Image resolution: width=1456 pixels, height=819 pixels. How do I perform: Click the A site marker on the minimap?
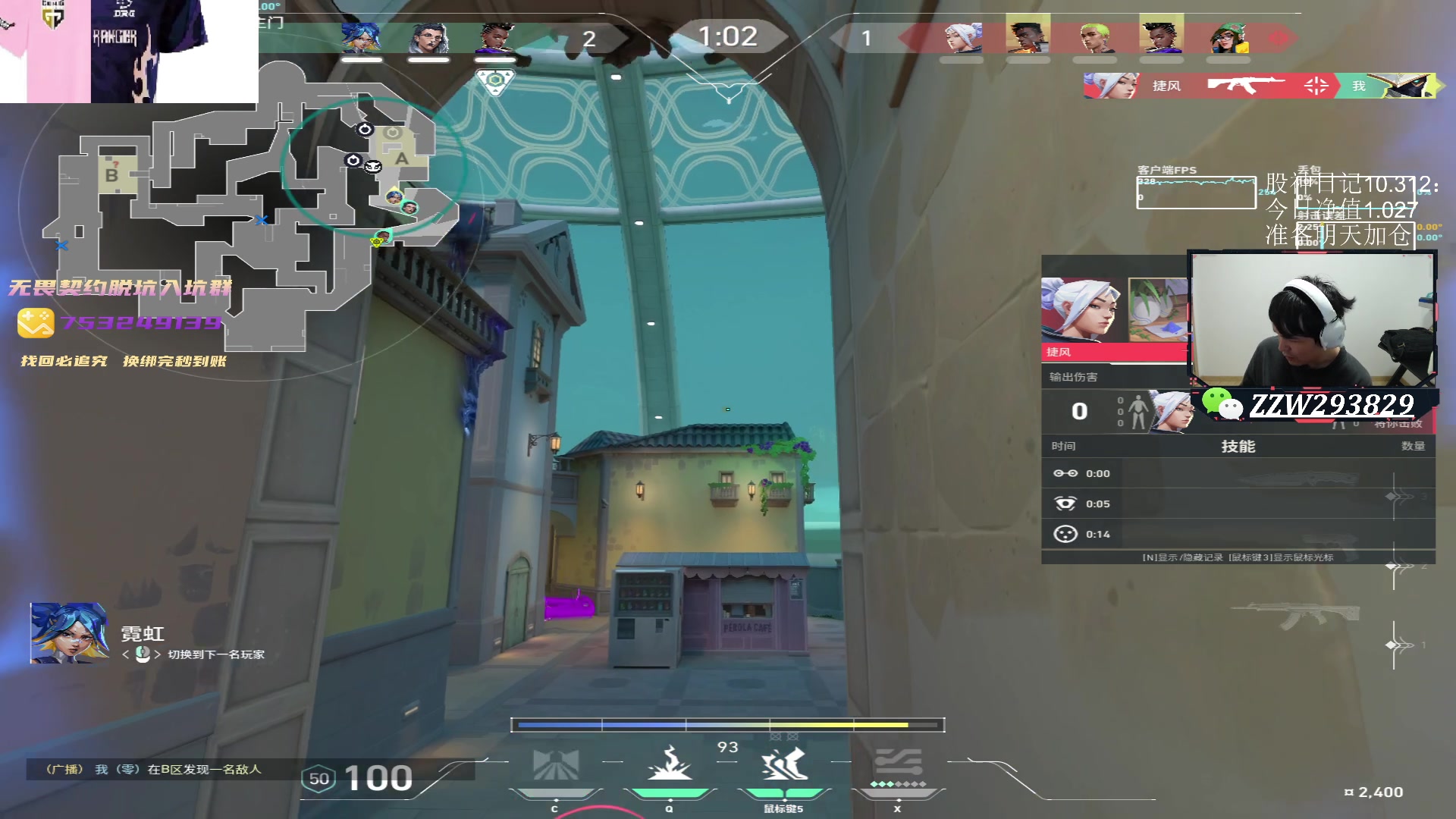[401, 158]
